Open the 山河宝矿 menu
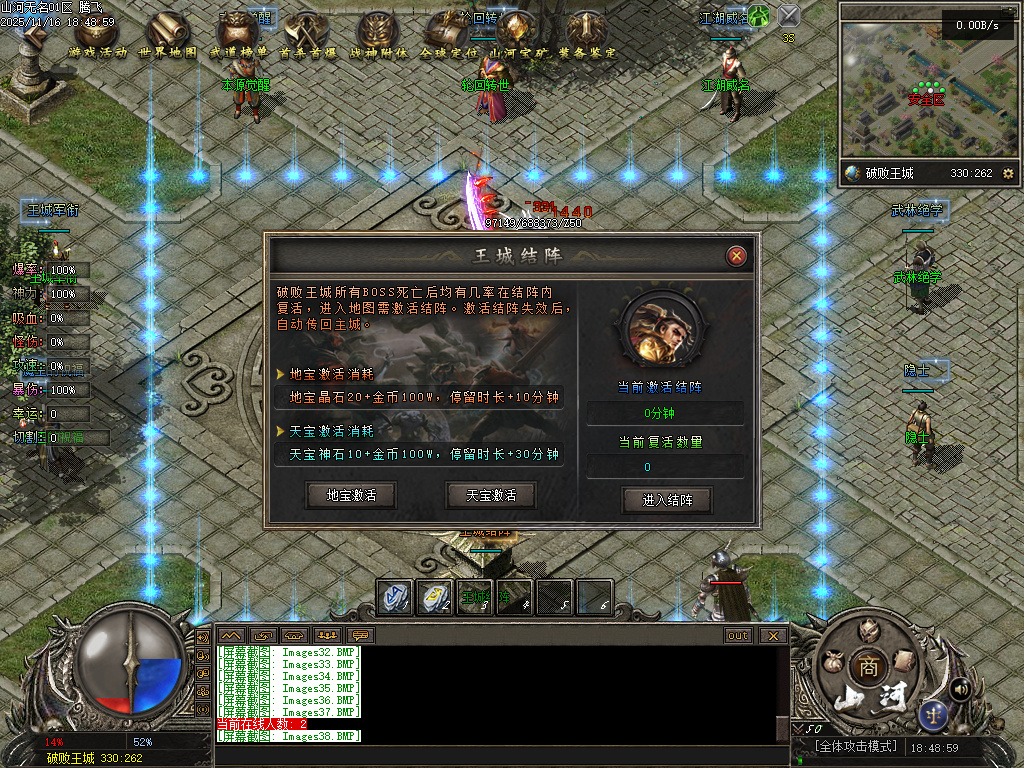1024x768 pixels. tap(517, 32)
